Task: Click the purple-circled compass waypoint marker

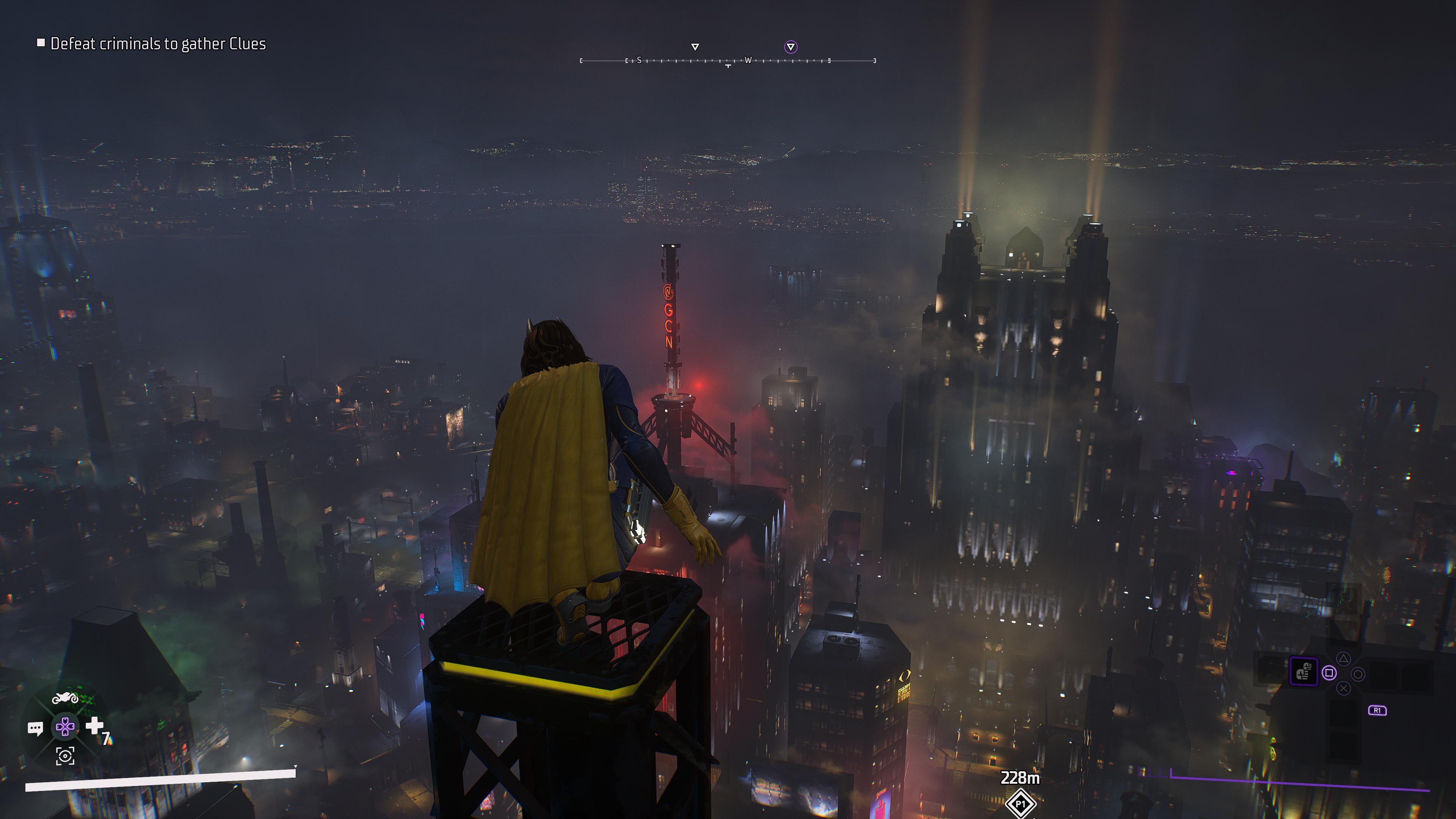Action: [x=791, y=47]
